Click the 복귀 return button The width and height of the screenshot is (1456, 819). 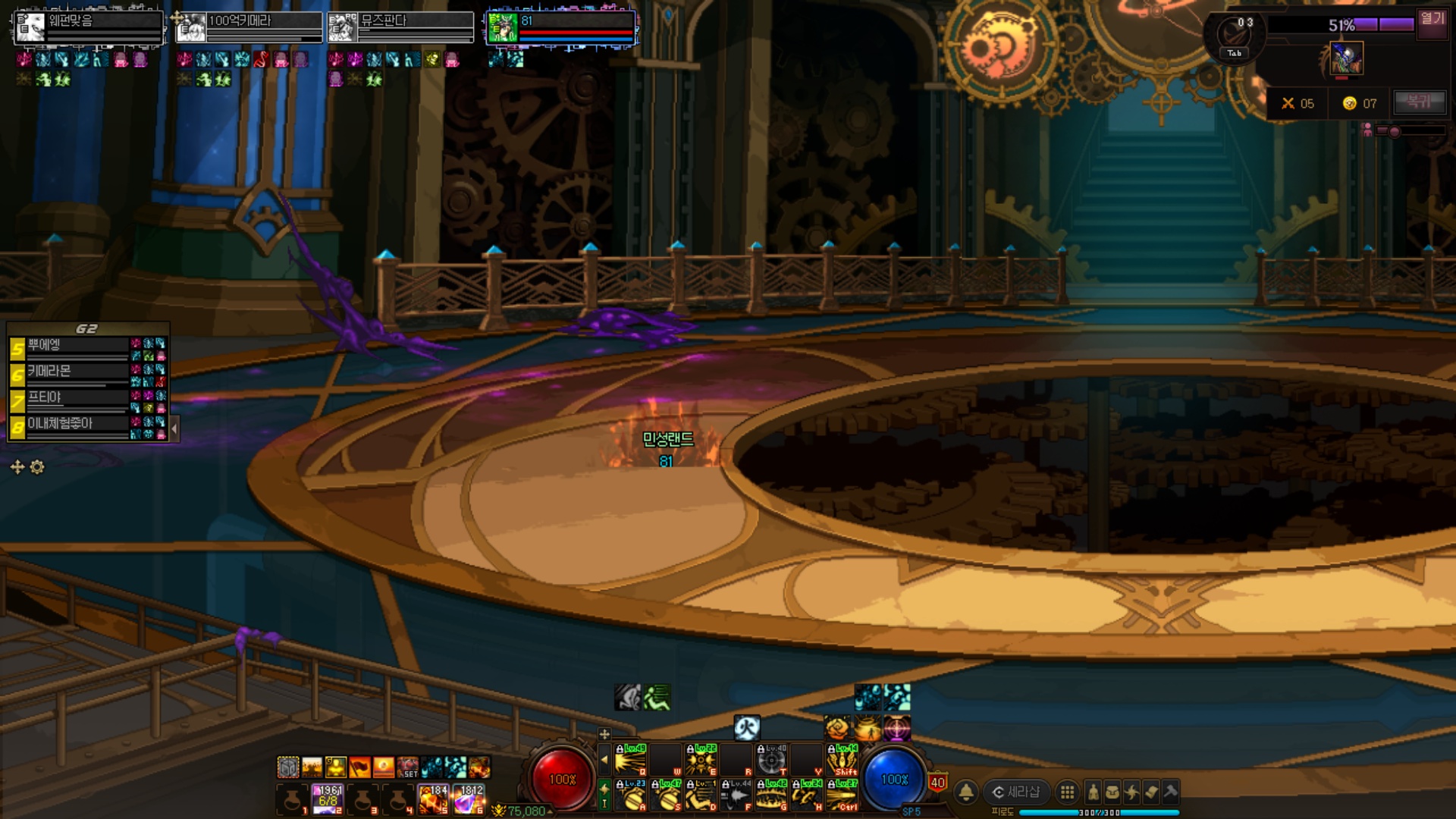pos(1417,102)
